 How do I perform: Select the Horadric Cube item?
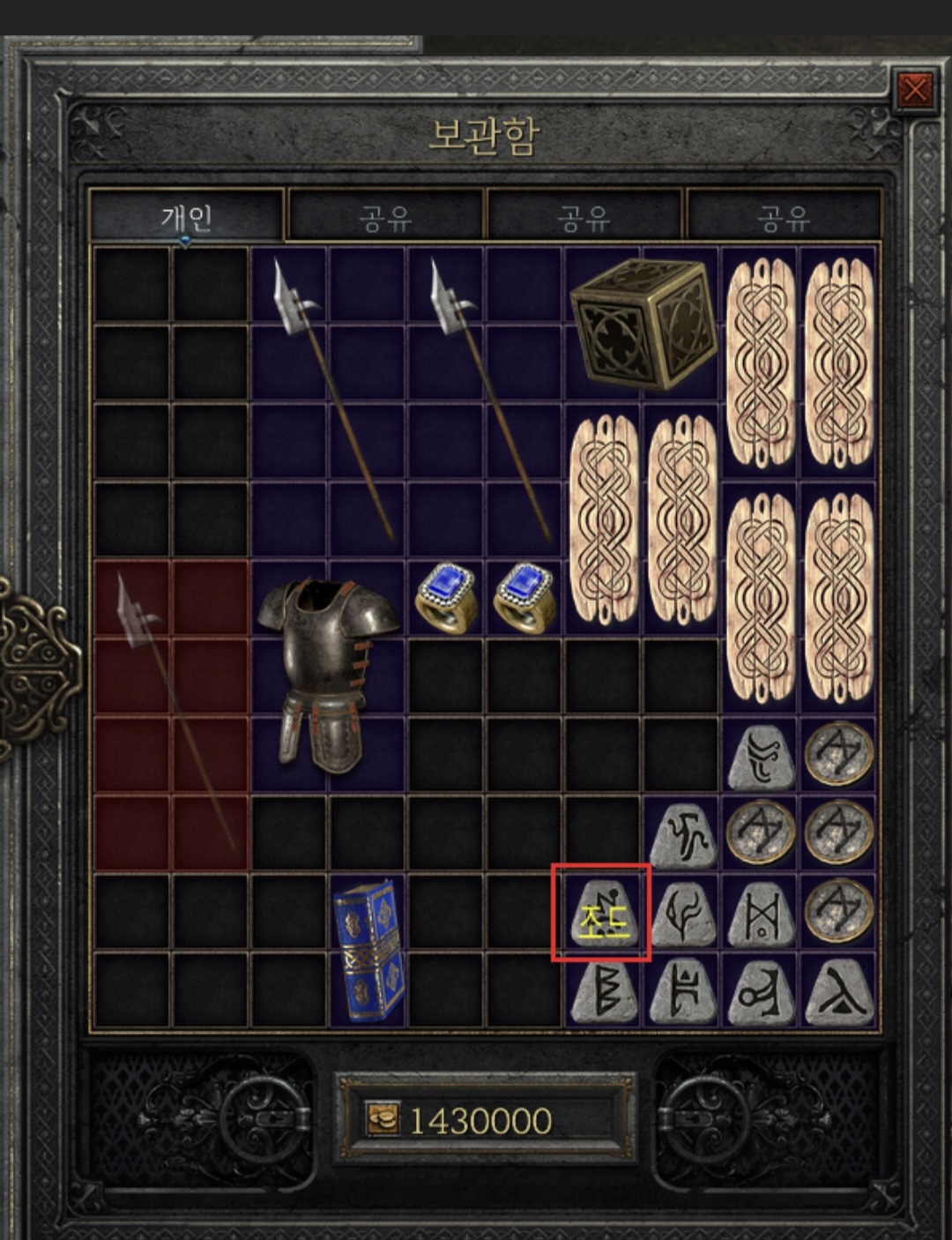pyautogui.click(x=642, y=323)
